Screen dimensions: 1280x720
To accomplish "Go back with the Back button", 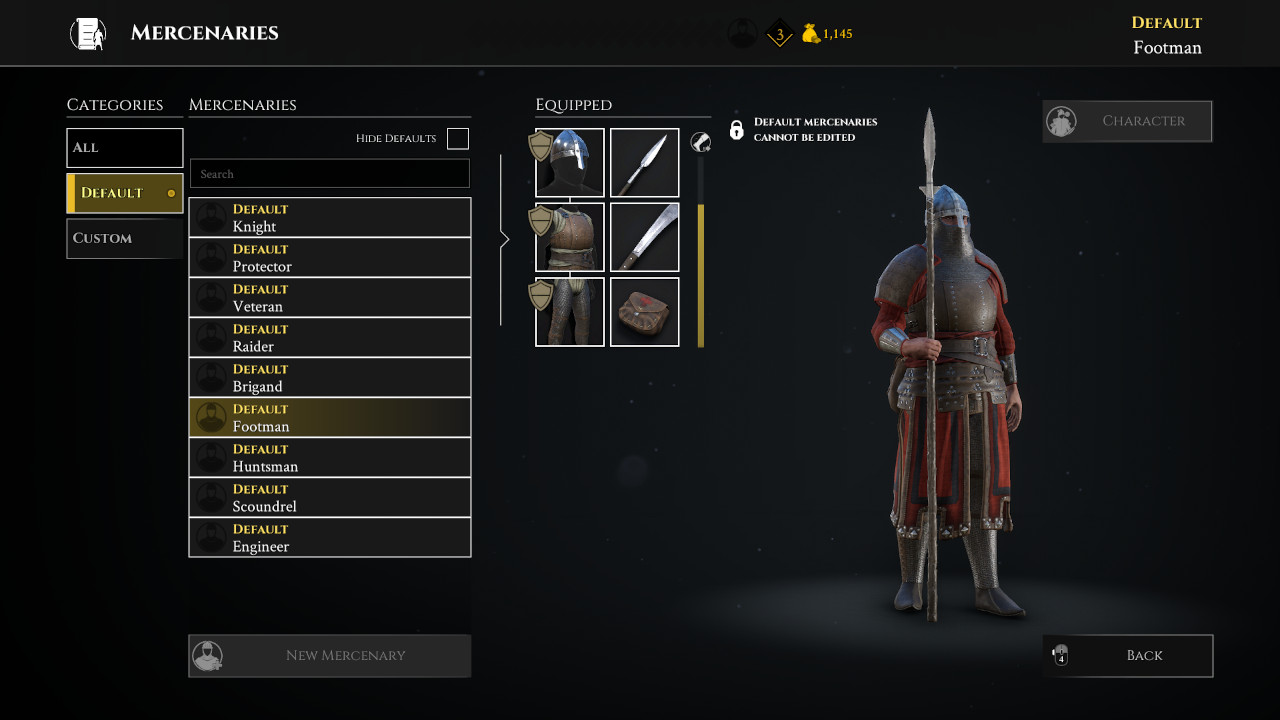I will (1127, 656).
